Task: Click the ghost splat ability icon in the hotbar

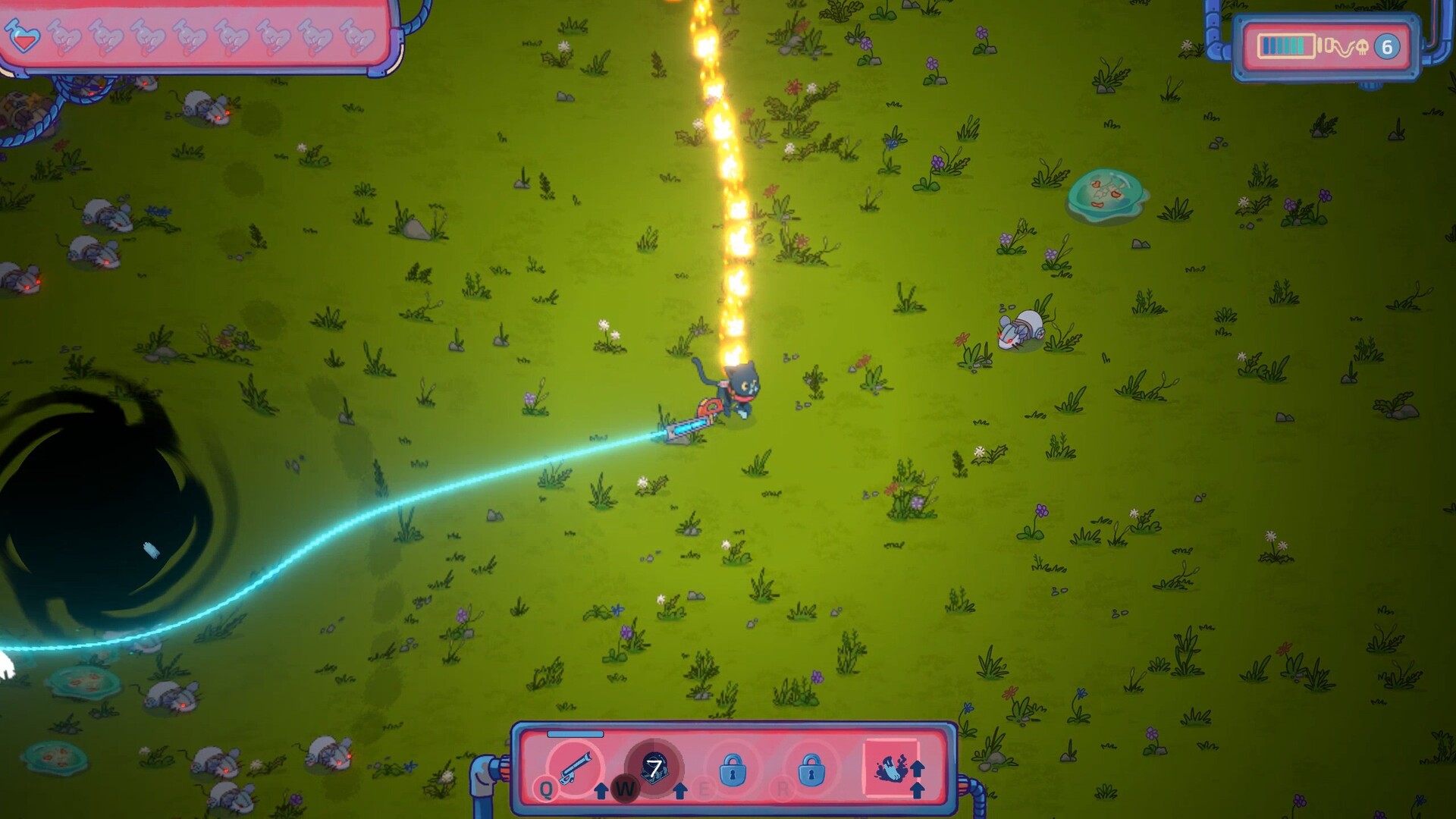Action: click(889, 767)
